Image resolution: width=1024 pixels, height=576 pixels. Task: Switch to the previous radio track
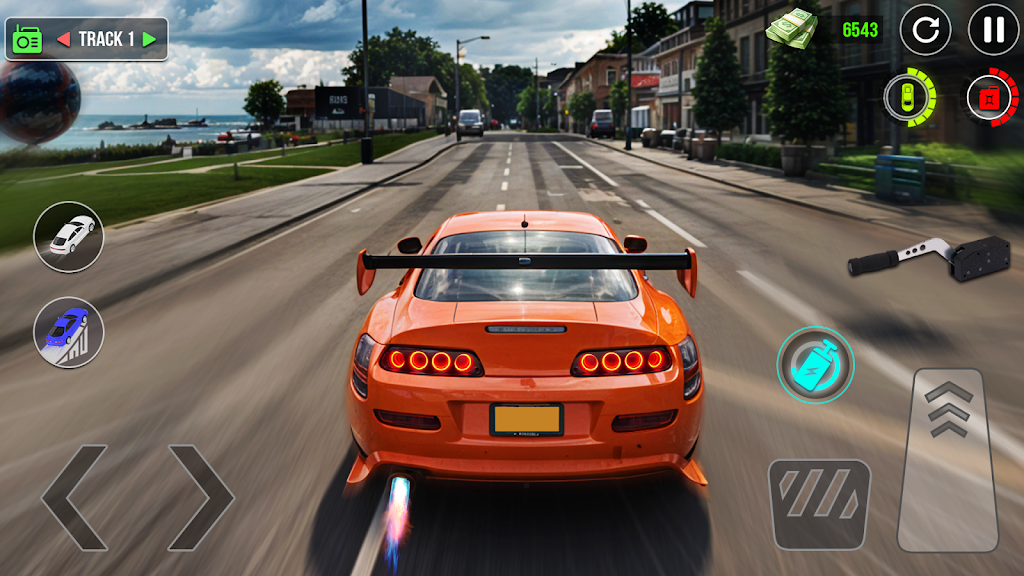pos(63,39)
